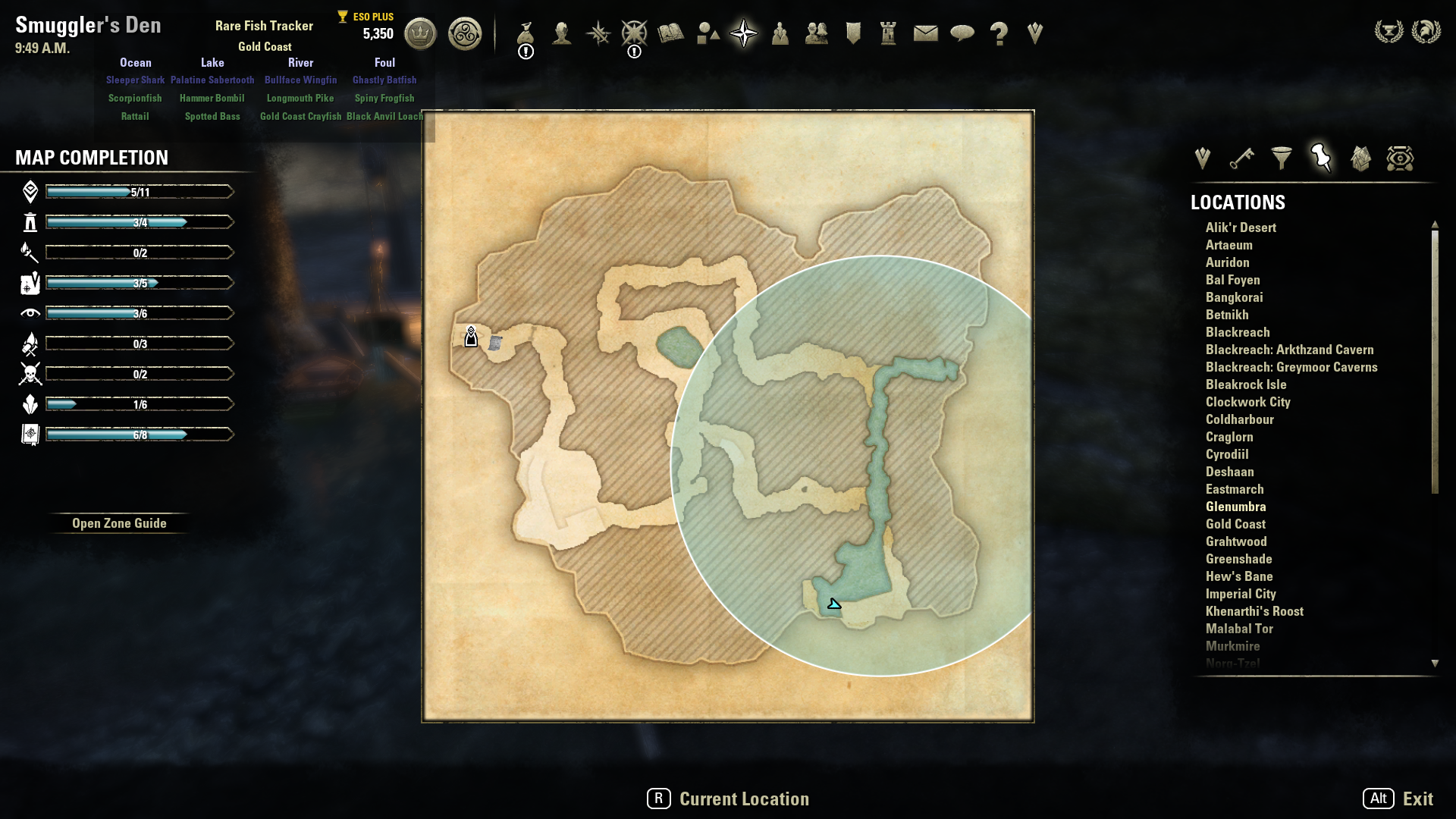Choose Gold Coast from the locations list
1456x819 pixels.
(x=1235, y=524)
